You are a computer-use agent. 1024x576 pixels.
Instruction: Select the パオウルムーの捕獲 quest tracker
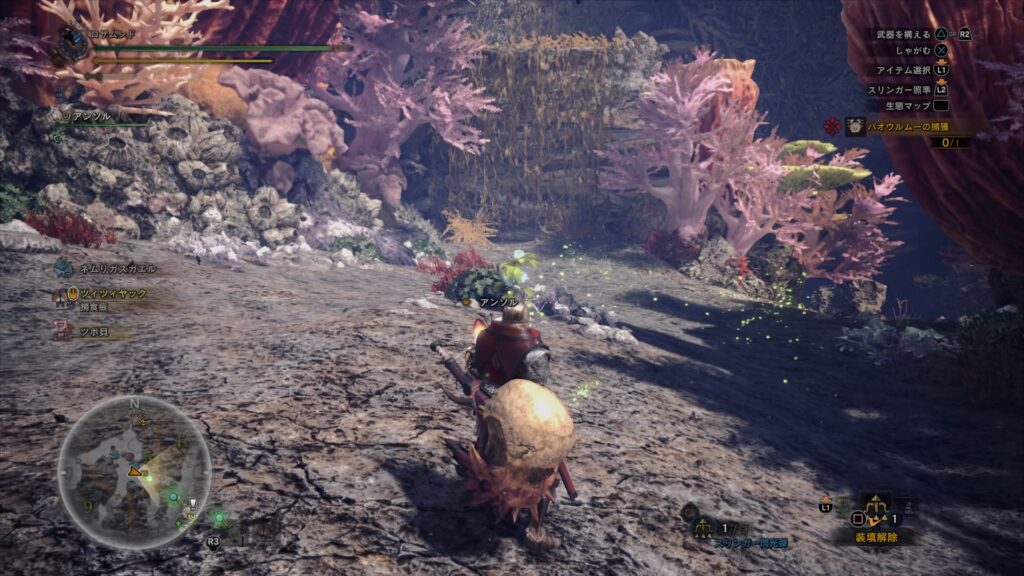coord(897,127)
